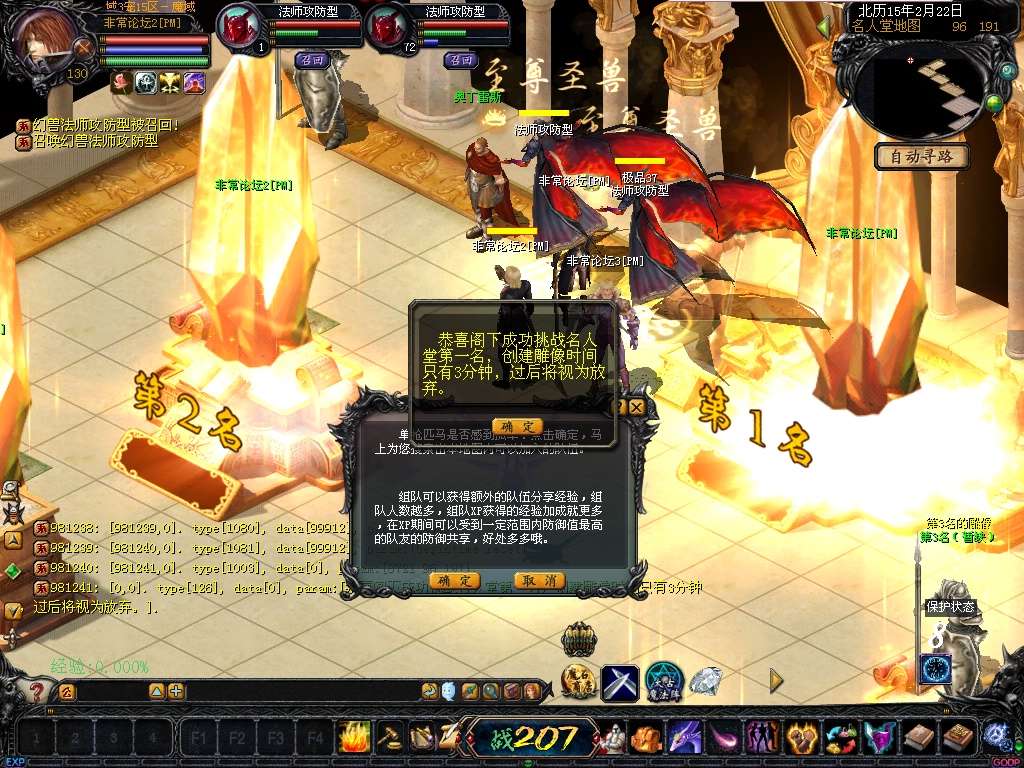Screen dimensions: 1024x768
Task: Open the purple dragon icon in bottom bar
Action: (x=685, y=739)
